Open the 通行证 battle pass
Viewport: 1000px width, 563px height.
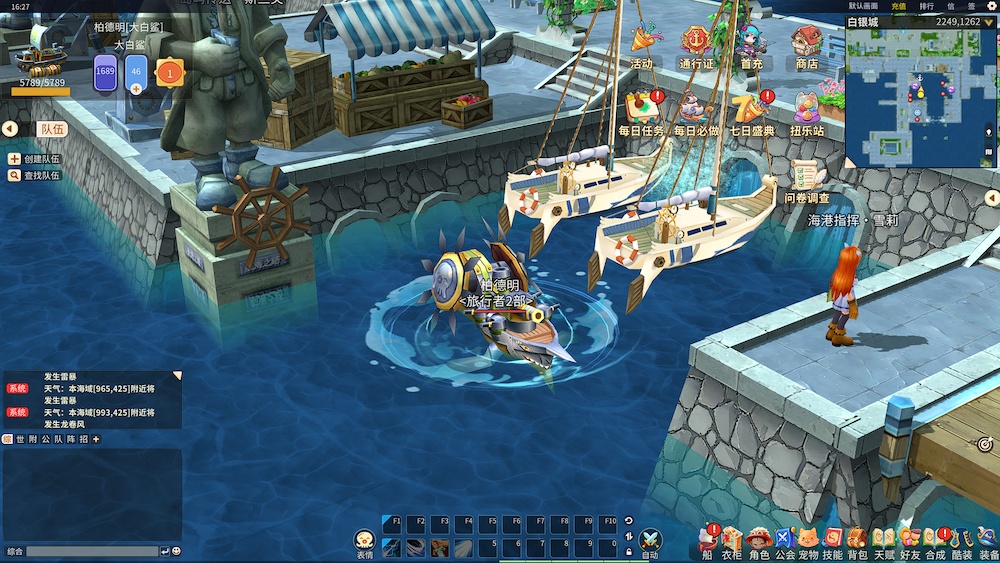point(696,45)
